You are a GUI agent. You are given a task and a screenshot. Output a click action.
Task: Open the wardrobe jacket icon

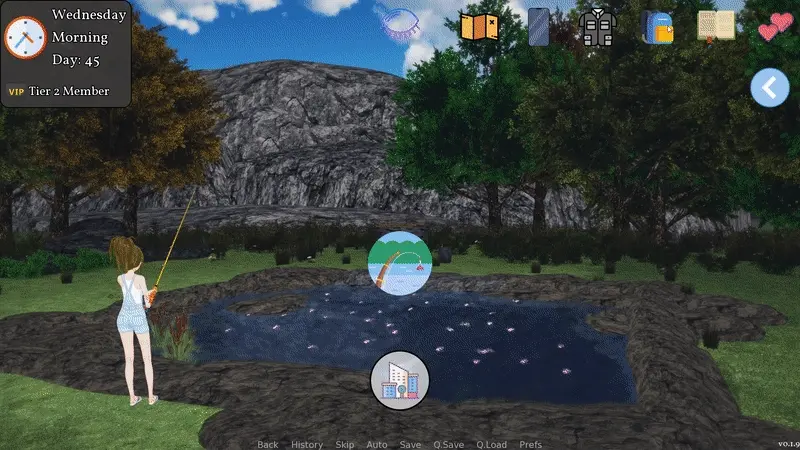(598, 27)
